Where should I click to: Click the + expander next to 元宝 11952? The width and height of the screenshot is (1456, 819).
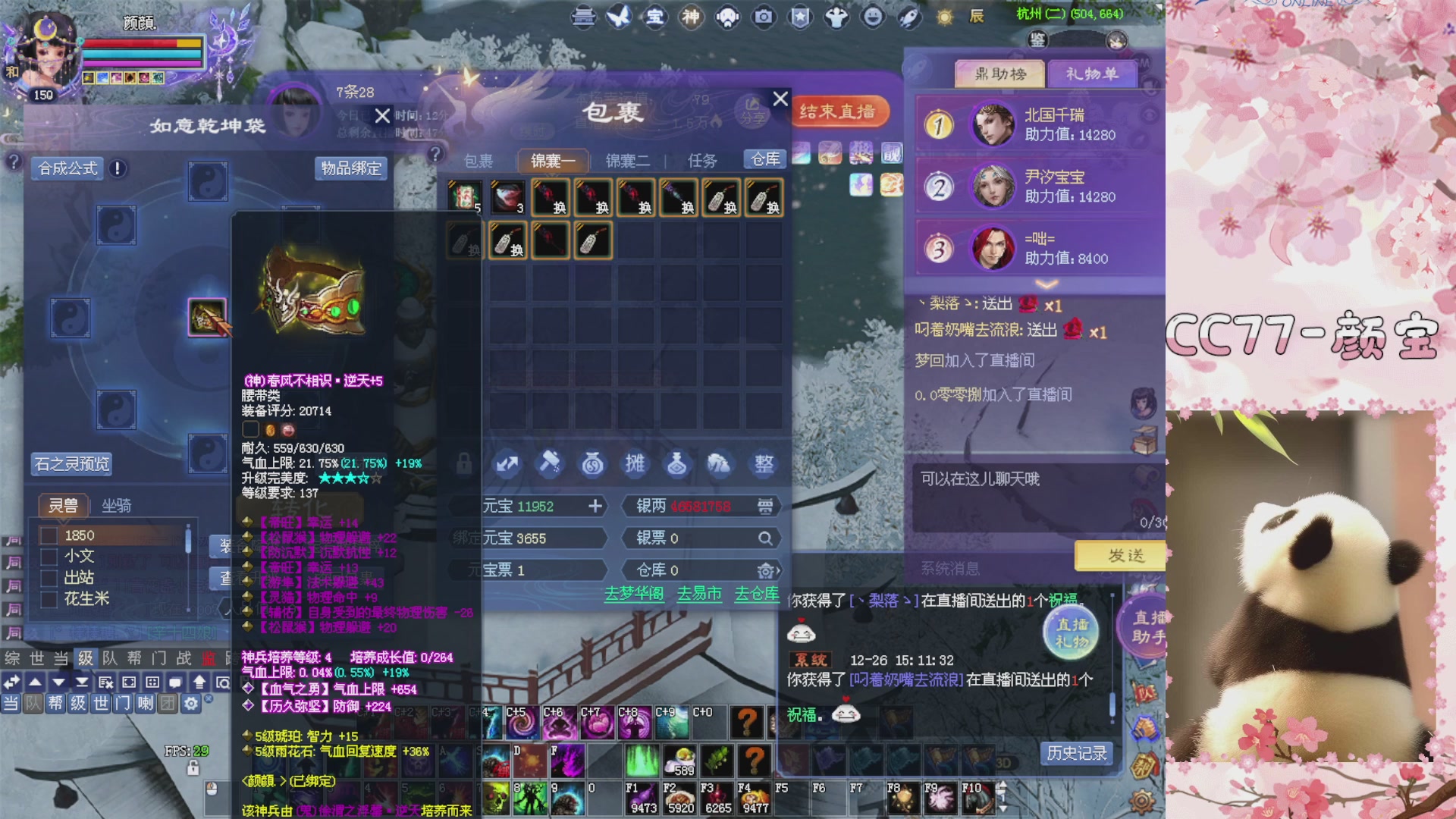[596, 507]
